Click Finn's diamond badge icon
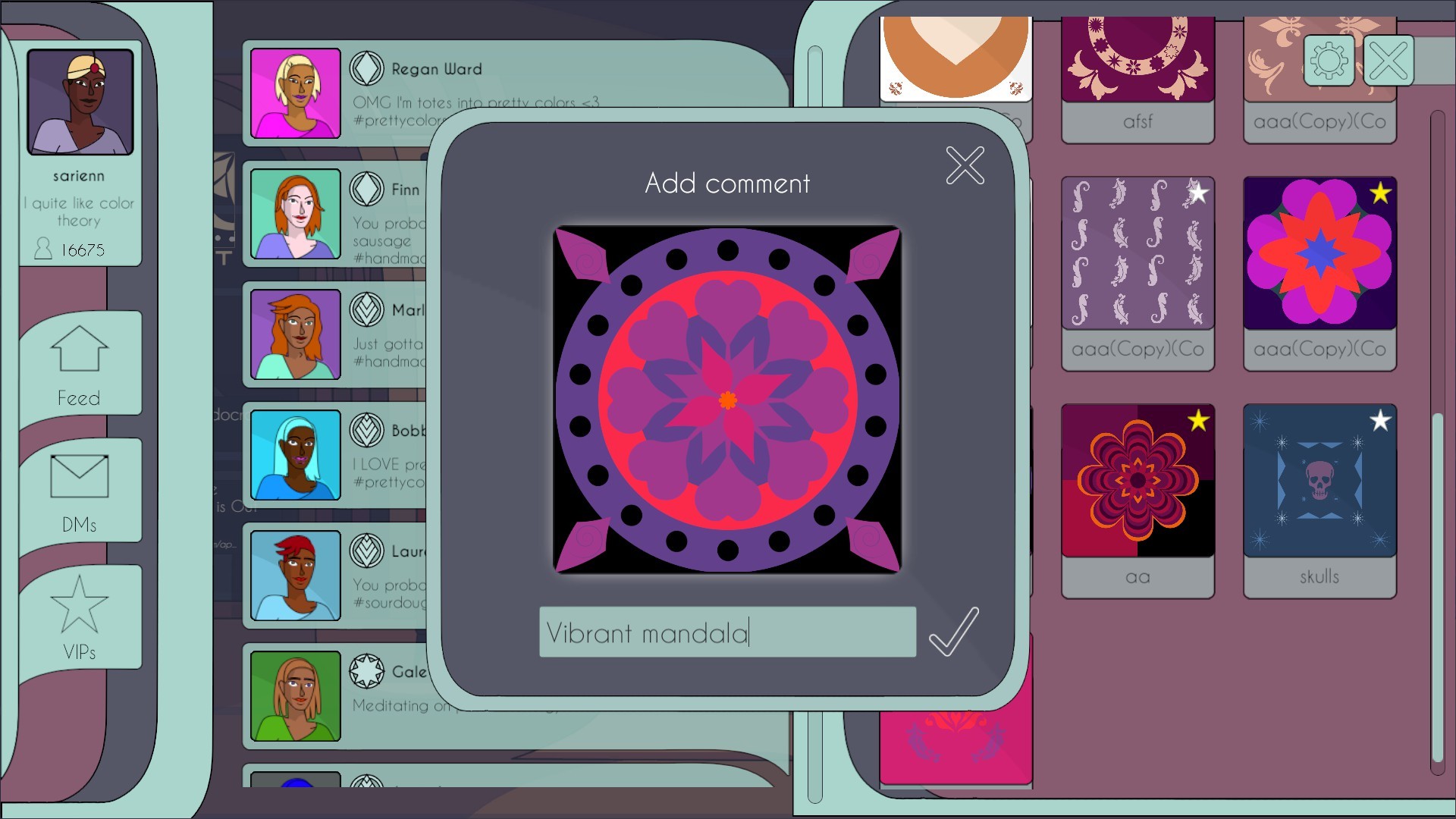 (367, 190)
